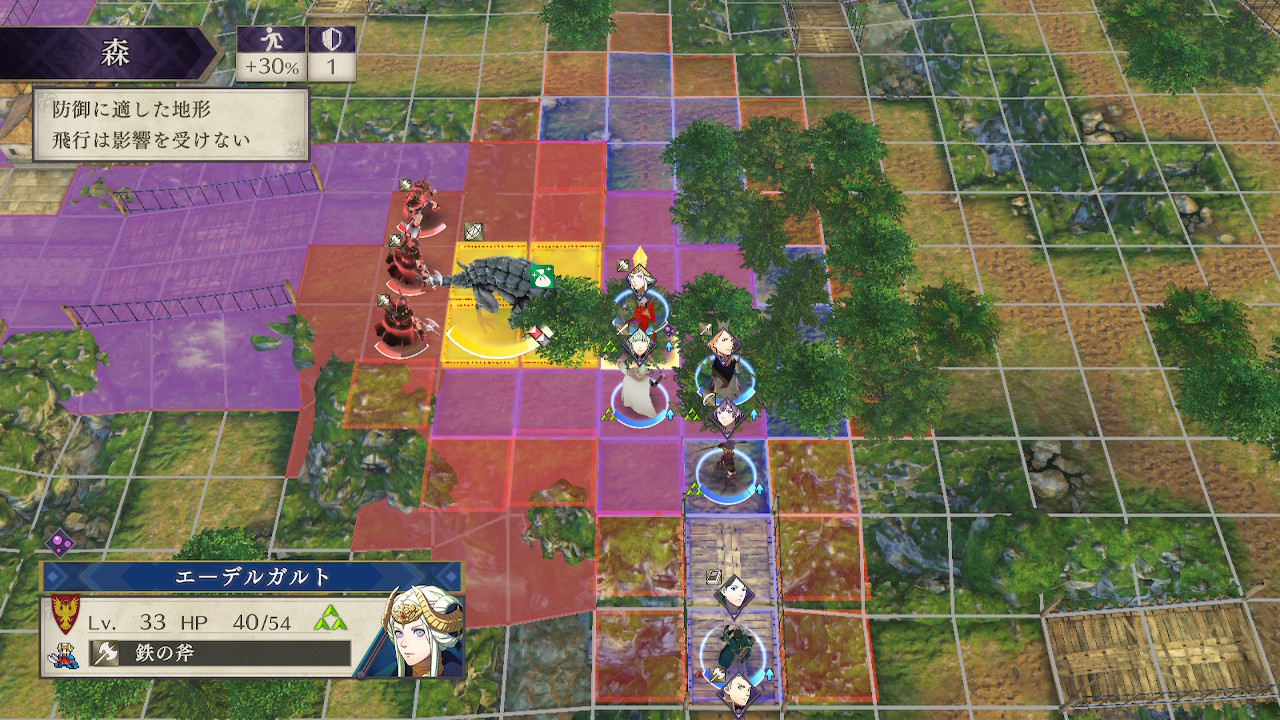Click the green item-drop pouch icon on the beast

coord(542,277)
